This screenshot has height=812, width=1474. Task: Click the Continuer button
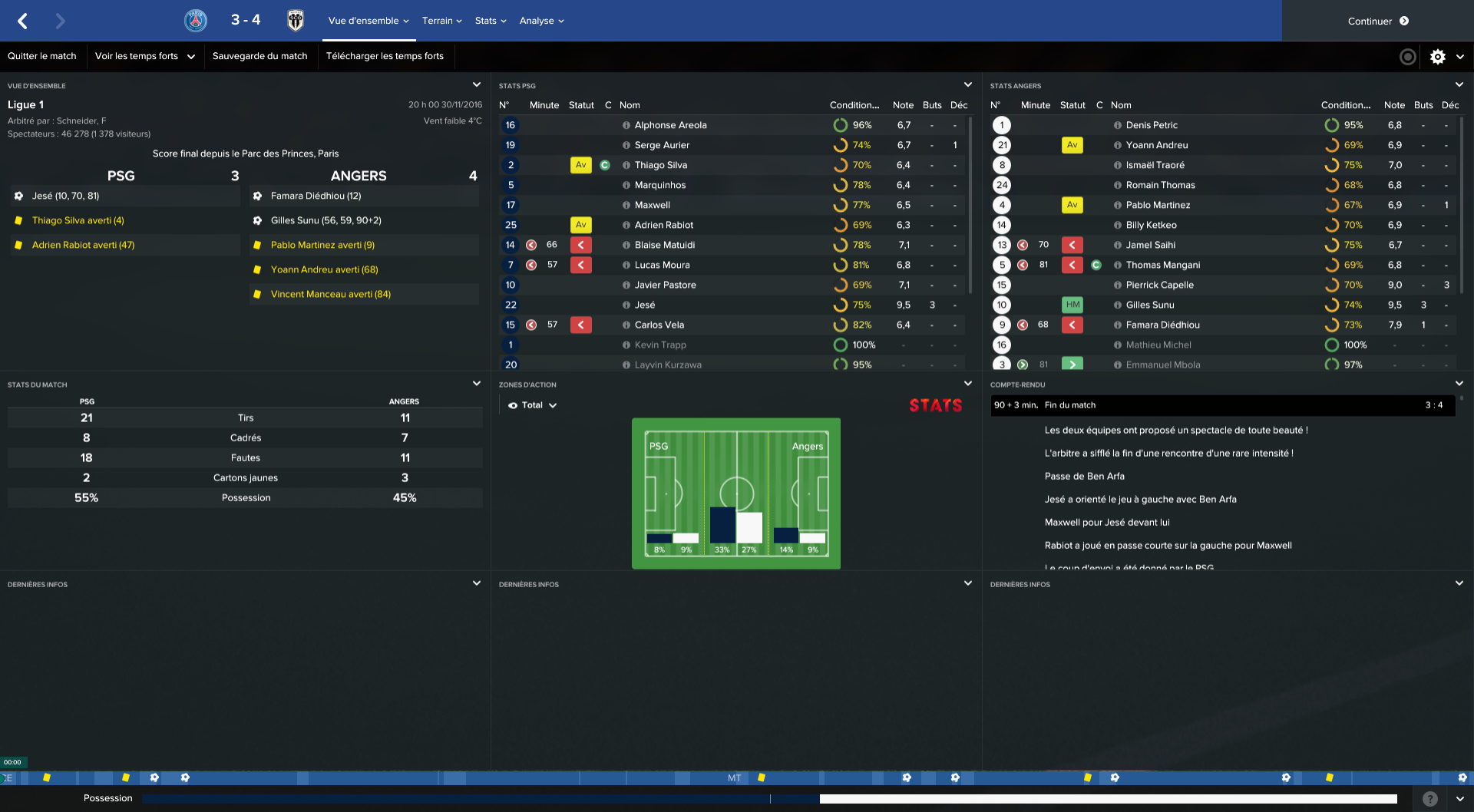1377,21
